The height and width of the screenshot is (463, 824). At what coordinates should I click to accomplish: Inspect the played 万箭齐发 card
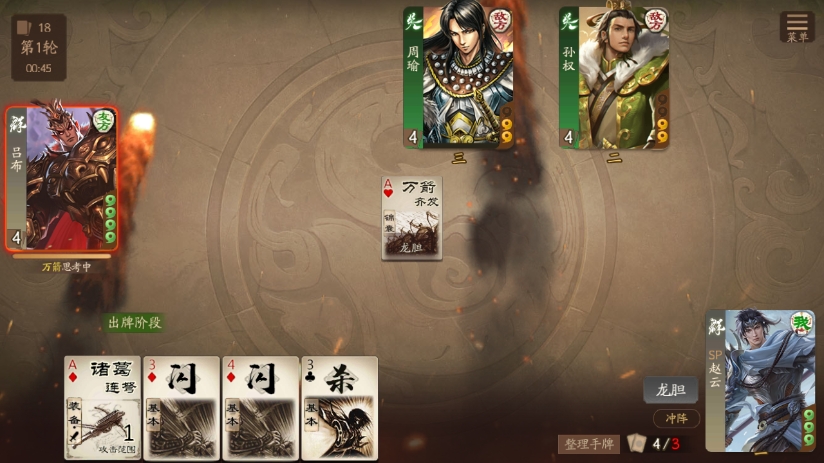(412, 218)
